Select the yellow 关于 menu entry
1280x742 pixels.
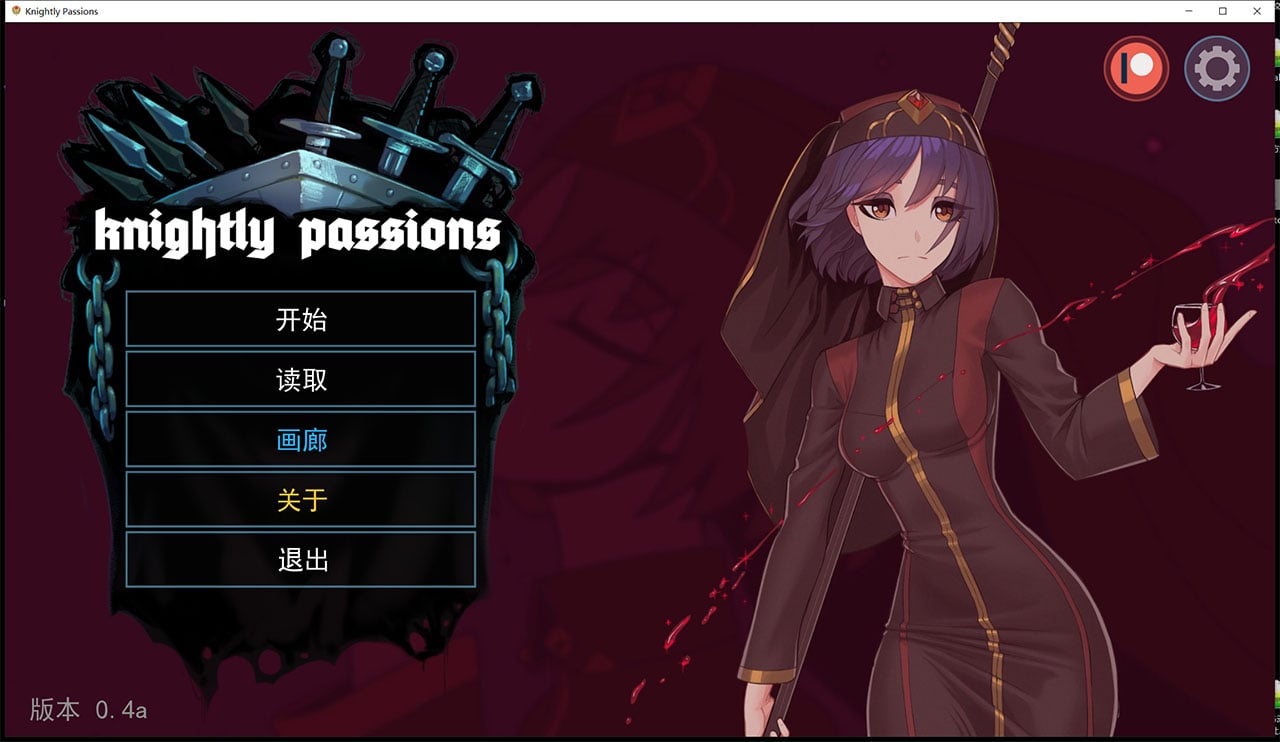(x=300, y=499)
